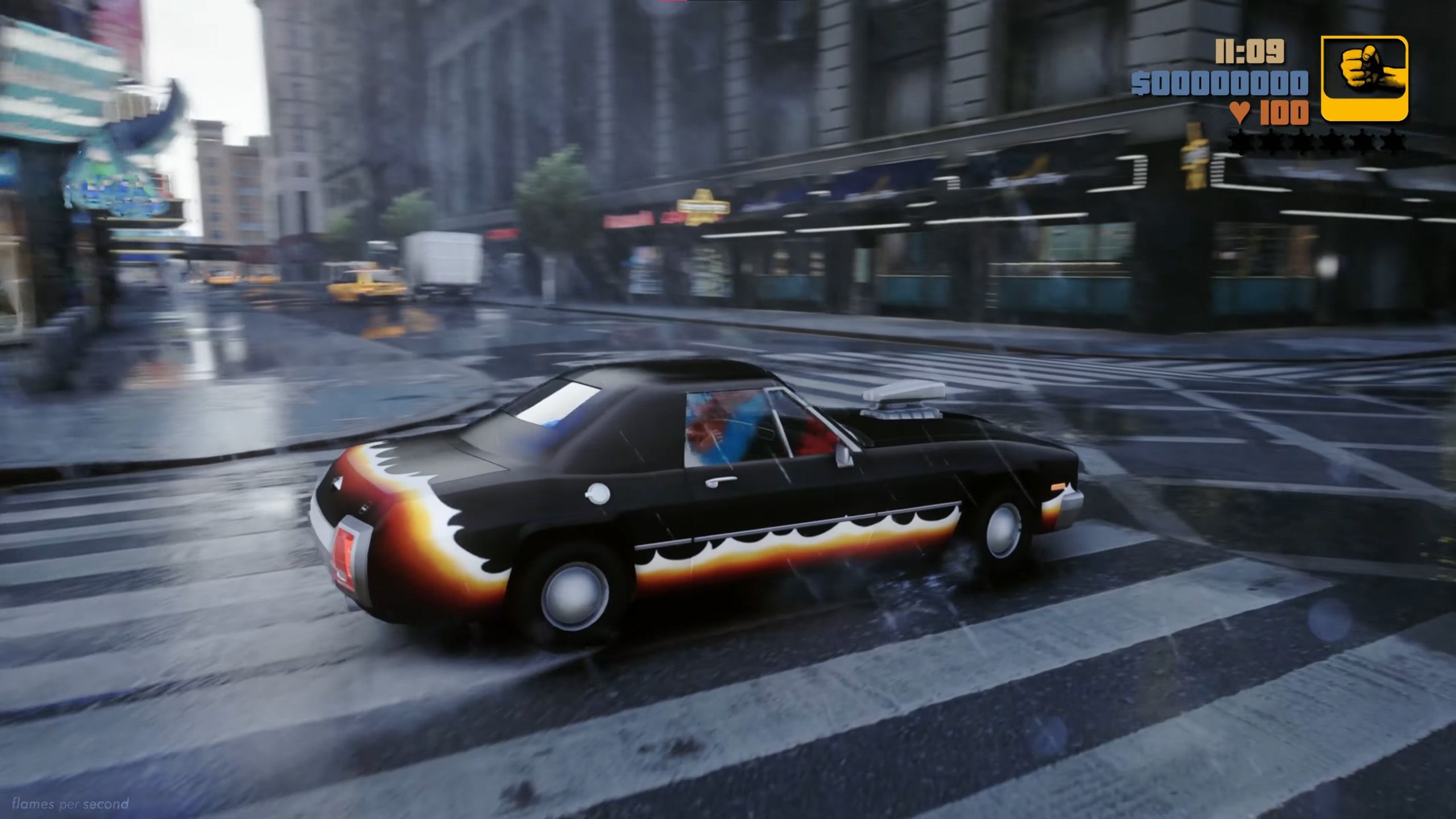Click the heart health icon
Screen dimensions: 1456x819
pos(1240,112)
